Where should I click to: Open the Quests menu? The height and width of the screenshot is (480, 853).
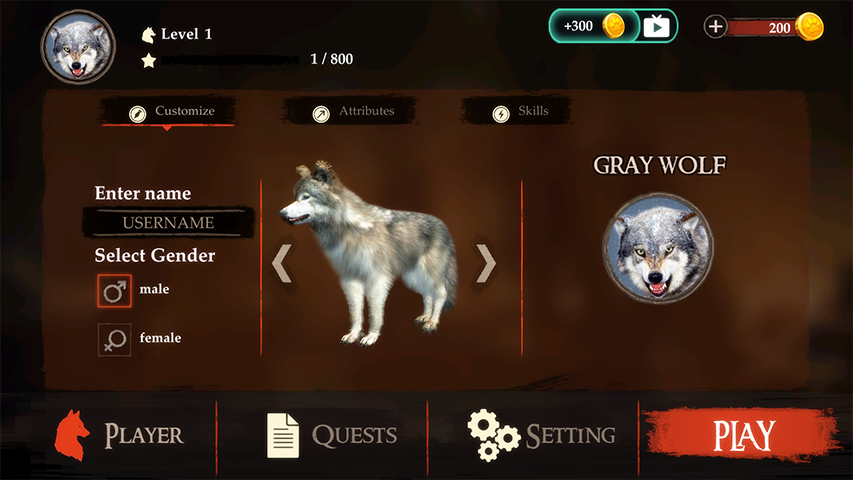pyautogui.click(x=332, y=435)
